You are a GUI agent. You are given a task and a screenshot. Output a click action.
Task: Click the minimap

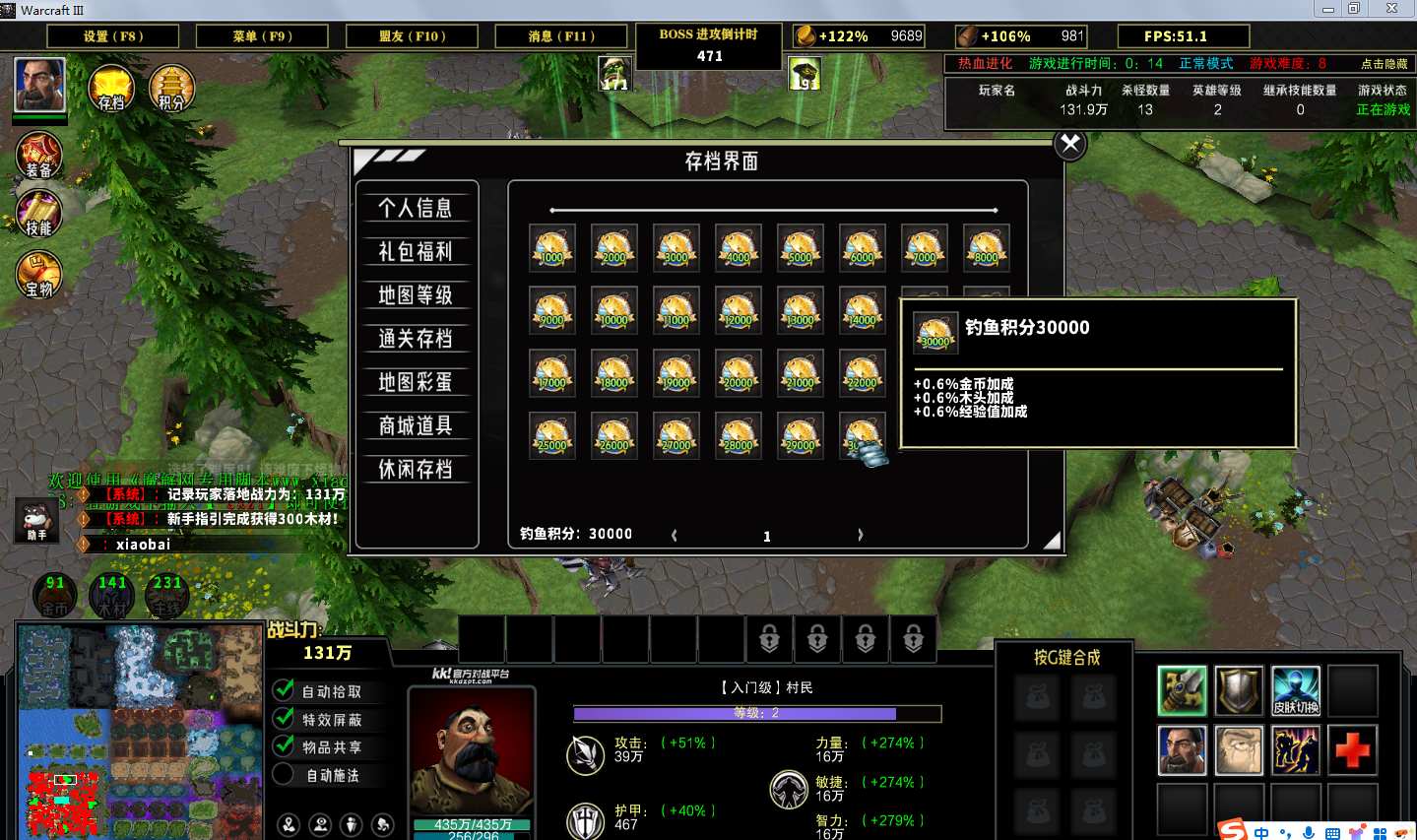[140, 731]
